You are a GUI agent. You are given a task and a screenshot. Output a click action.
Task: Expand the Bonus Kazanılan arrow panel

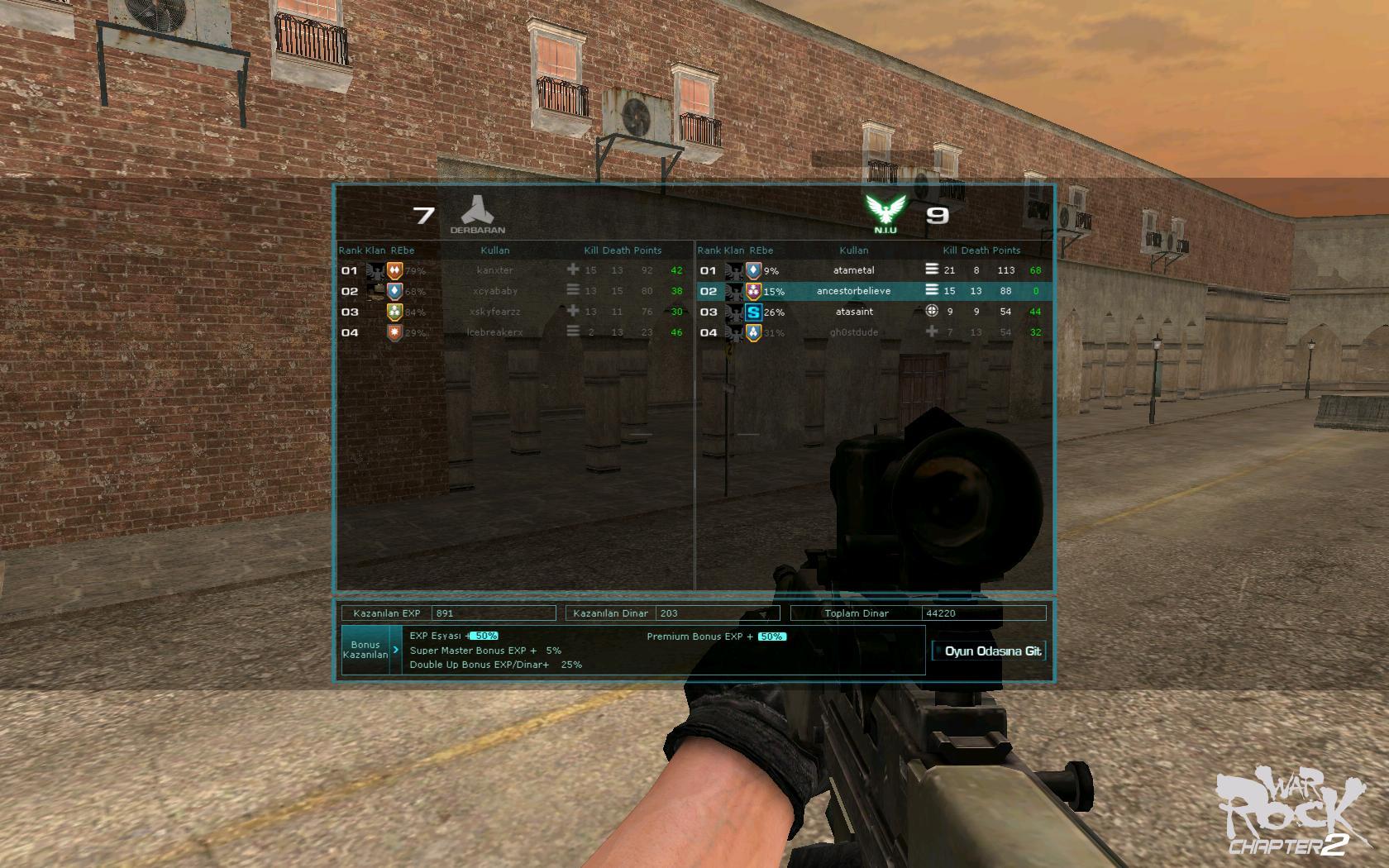[395, 650]
